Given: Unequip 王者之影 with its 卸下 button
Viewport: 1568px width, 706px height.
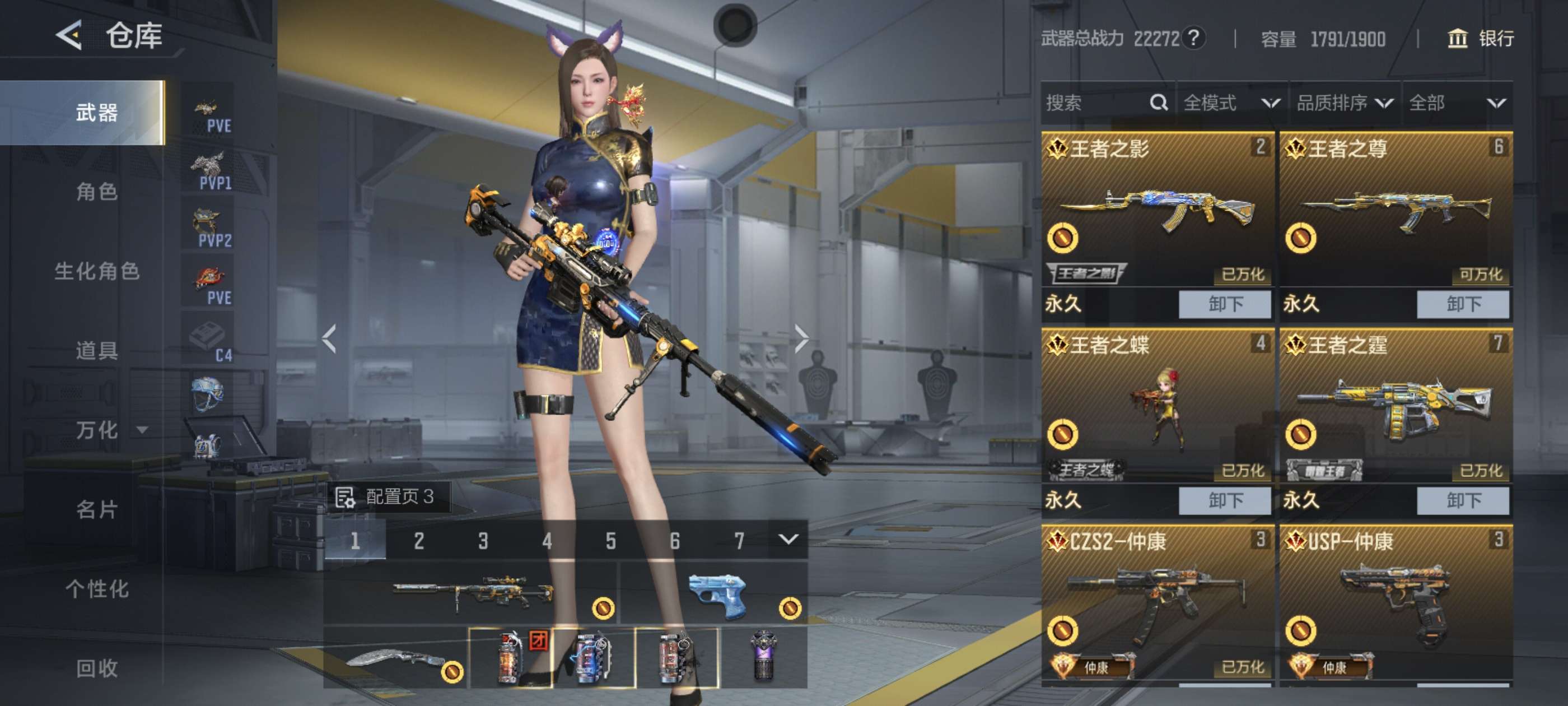Looking at the screenshot, I should tap(1224, 304).
